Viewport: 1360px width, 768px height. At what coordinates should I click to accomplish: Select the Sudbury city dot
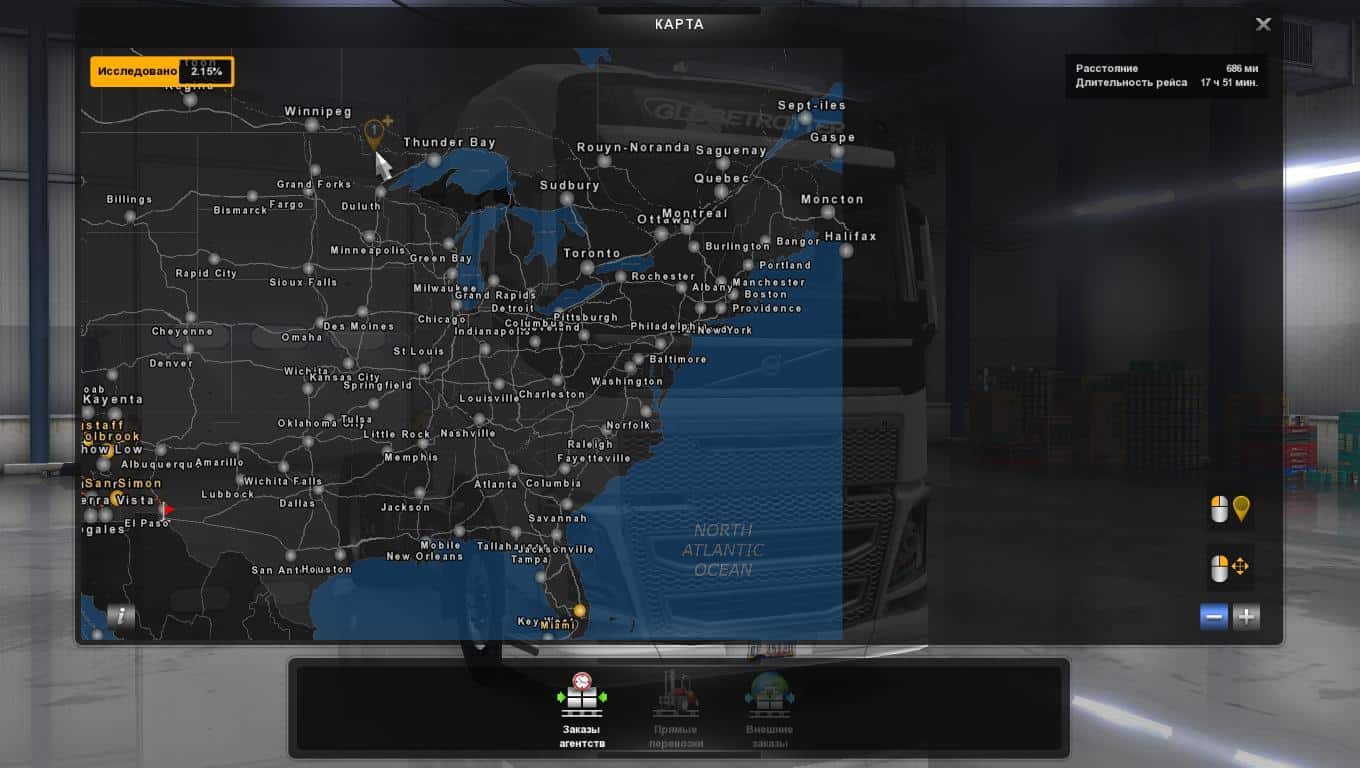(x=567, y=199)
